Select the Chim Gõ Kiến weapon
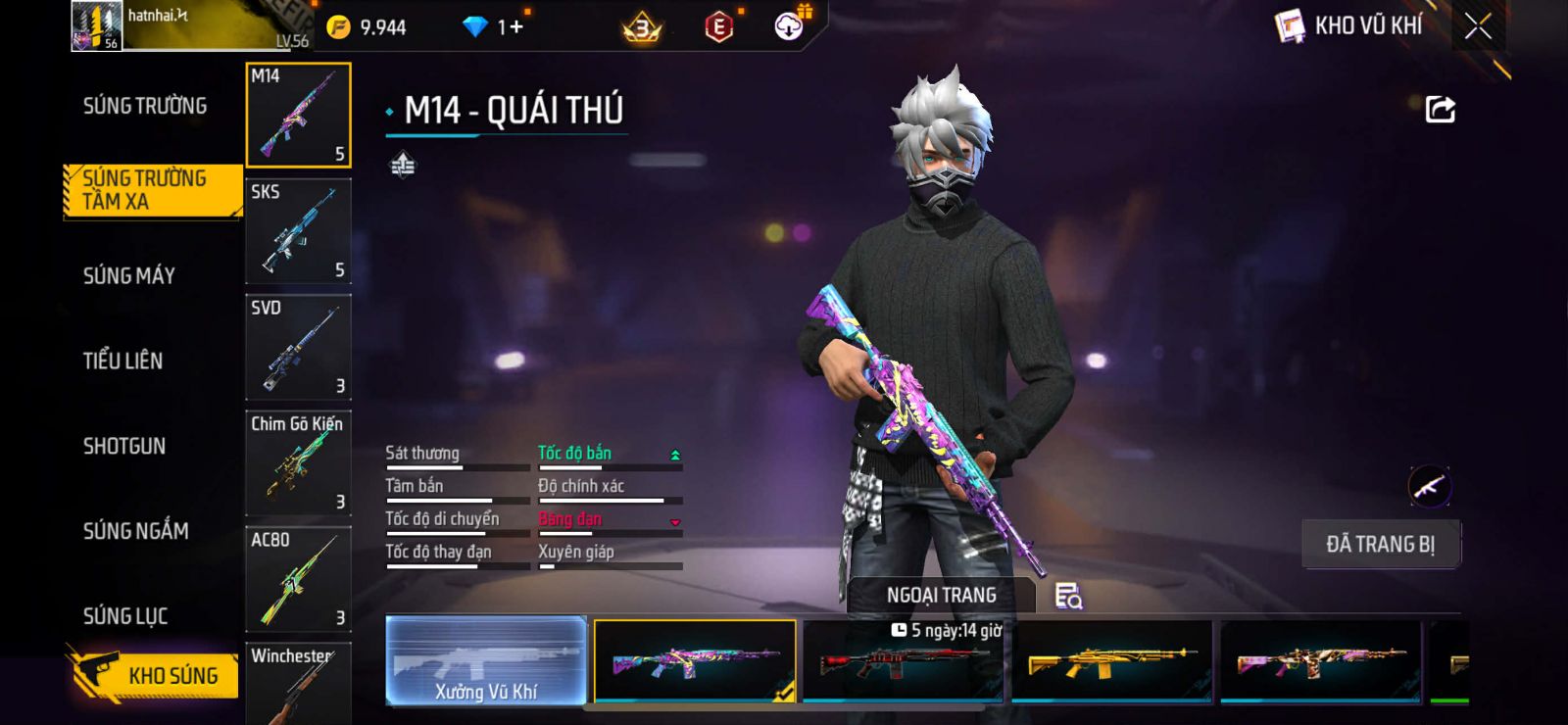 pos(298,462)
